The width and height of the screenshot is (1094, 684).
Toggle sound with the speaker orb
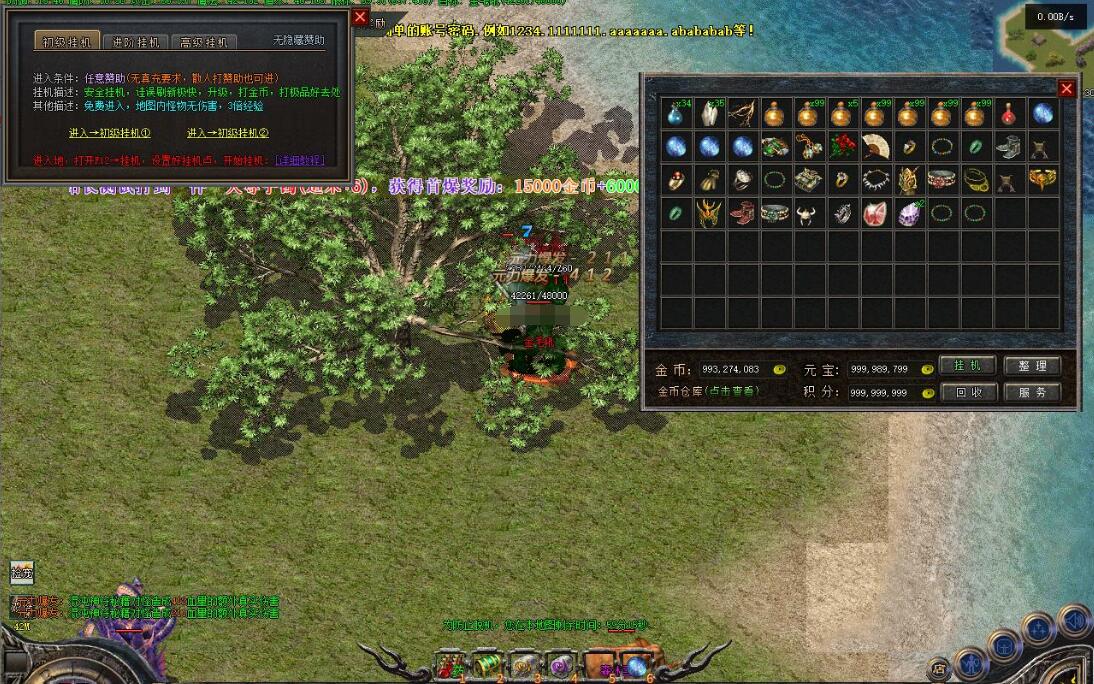[1074, 621]
